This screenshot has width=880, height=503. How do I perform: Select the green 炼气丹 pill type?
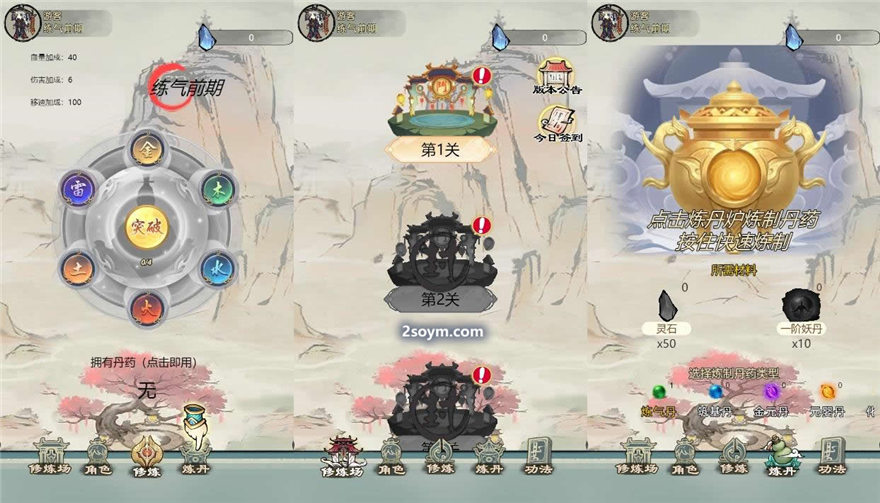coord(658,393)
